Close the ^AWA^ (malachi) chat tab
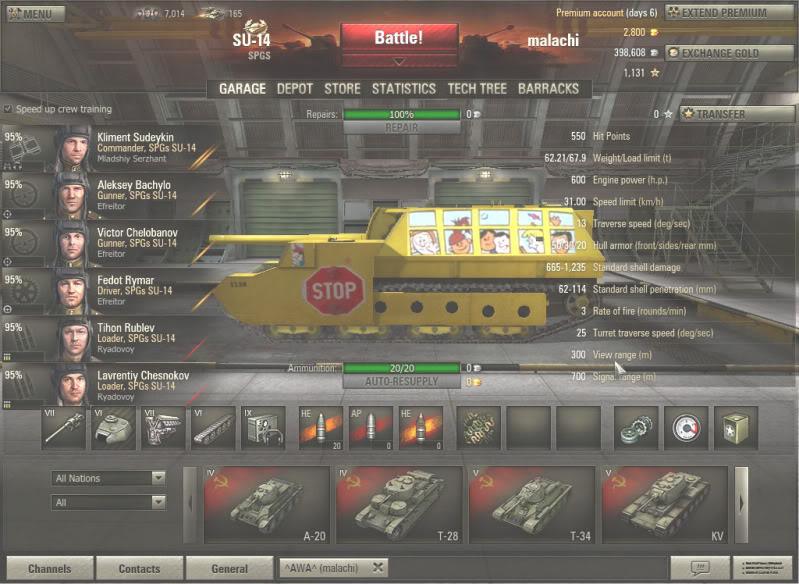799x584 pixels. click(x=378, y=568)
